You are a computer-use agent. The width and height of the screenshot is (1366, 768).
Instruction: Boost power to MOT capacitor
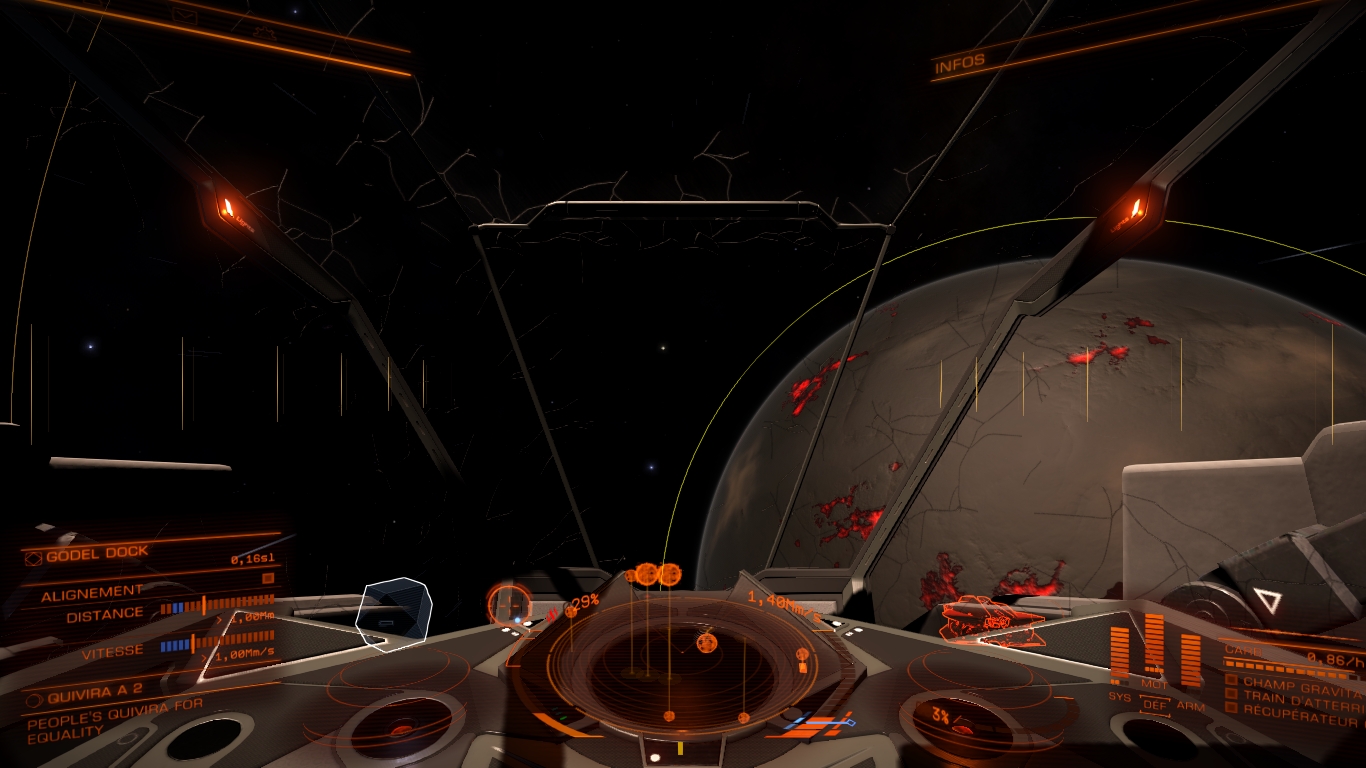(x=1154, y=686)
